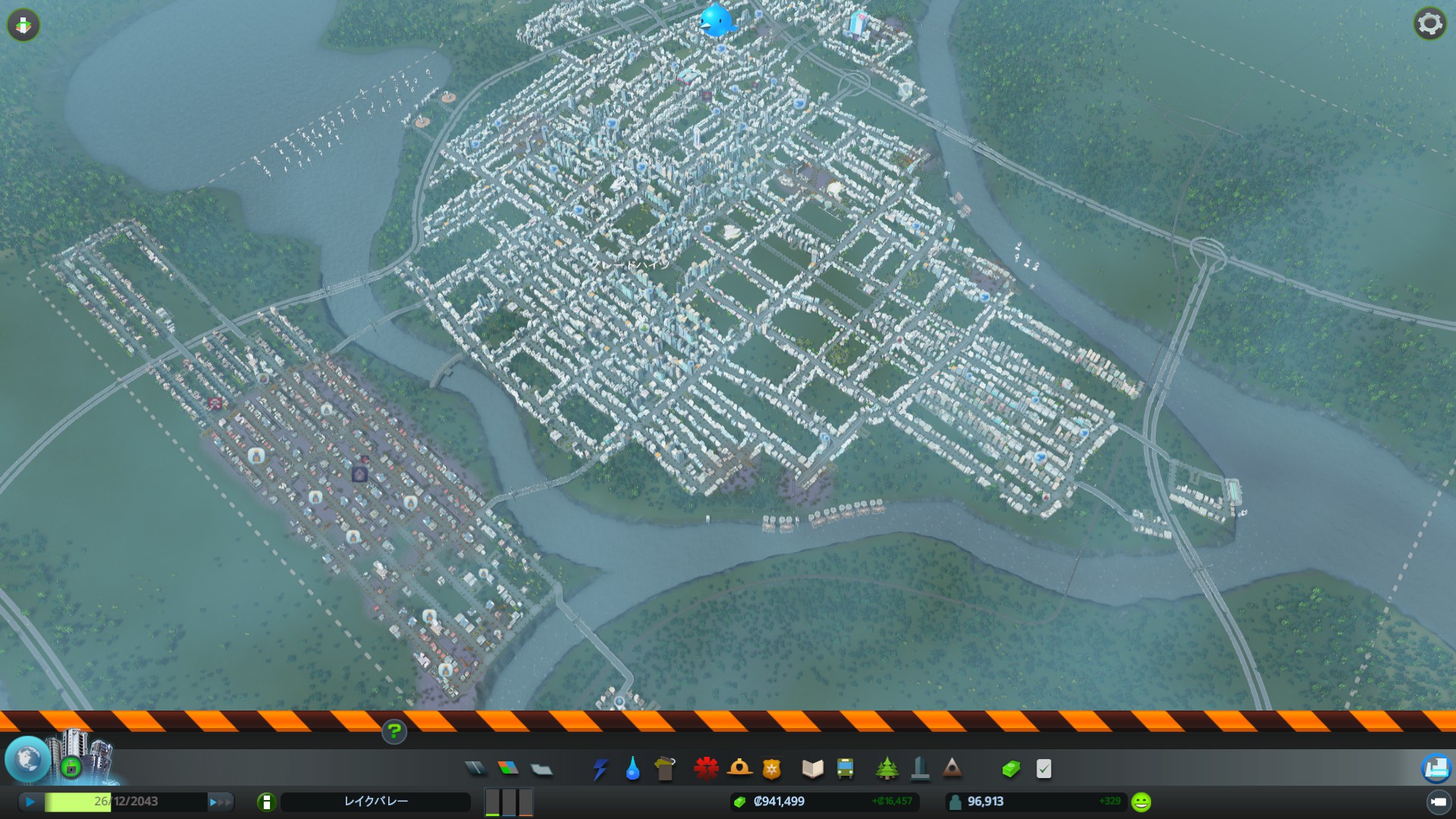Open the public transport bus menu
This screenshot has height=819, width=1456.
click(x=845, y=769)
